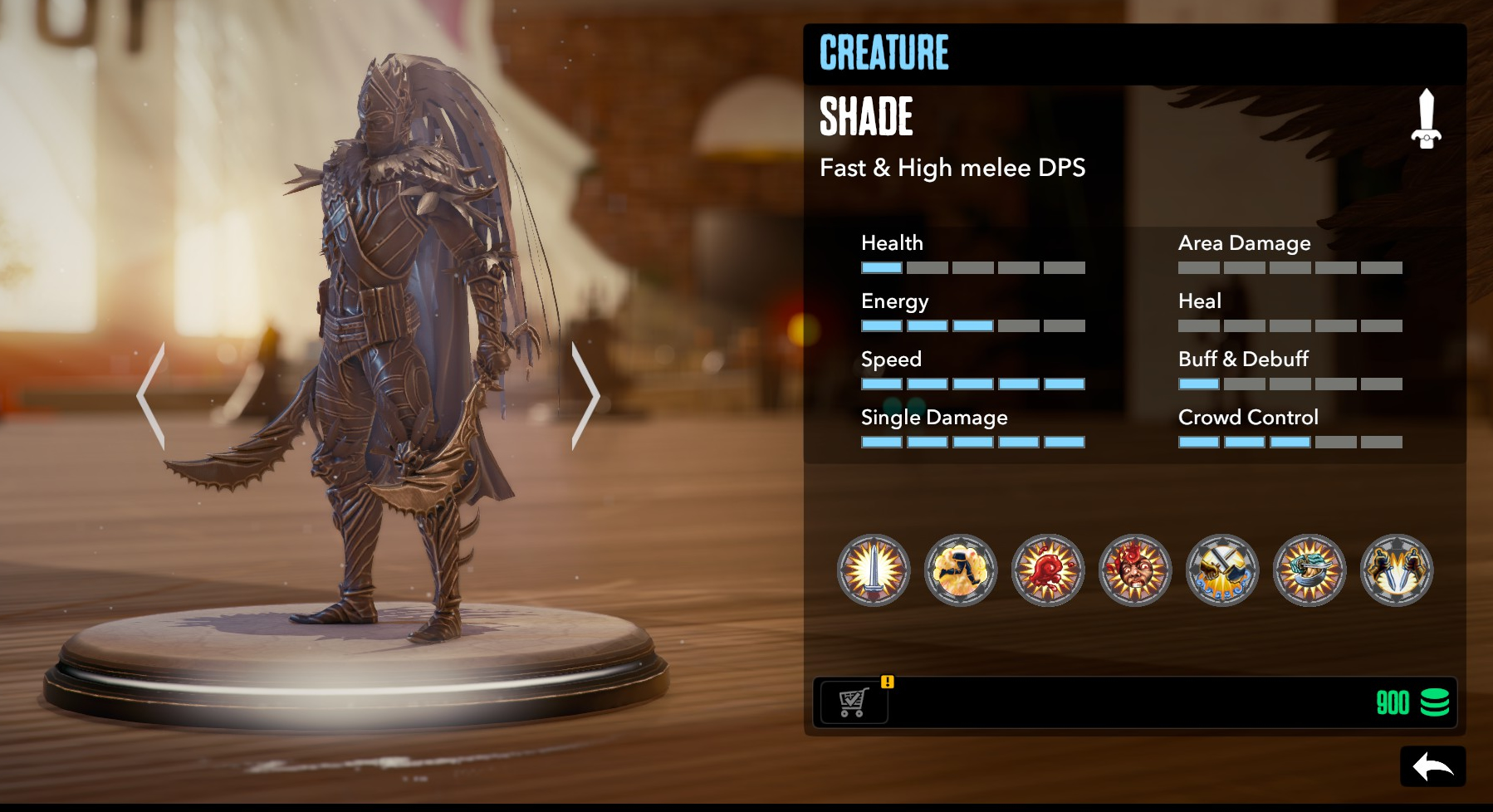1493x812 pixels.
Task: Select the dual daggers ability icon
Action: point(1397,570)
